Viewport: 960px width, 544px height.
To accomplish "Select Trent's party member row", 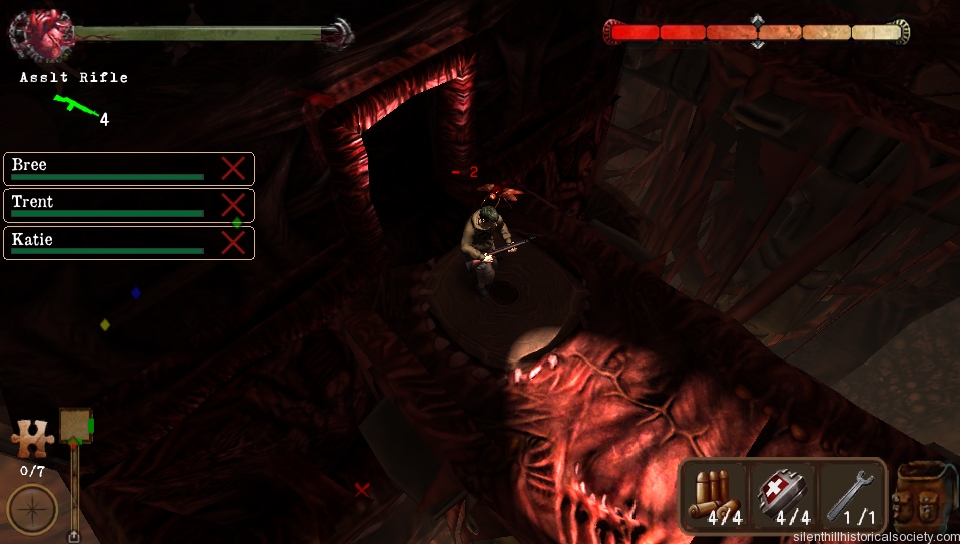I will tap(128, 206).
